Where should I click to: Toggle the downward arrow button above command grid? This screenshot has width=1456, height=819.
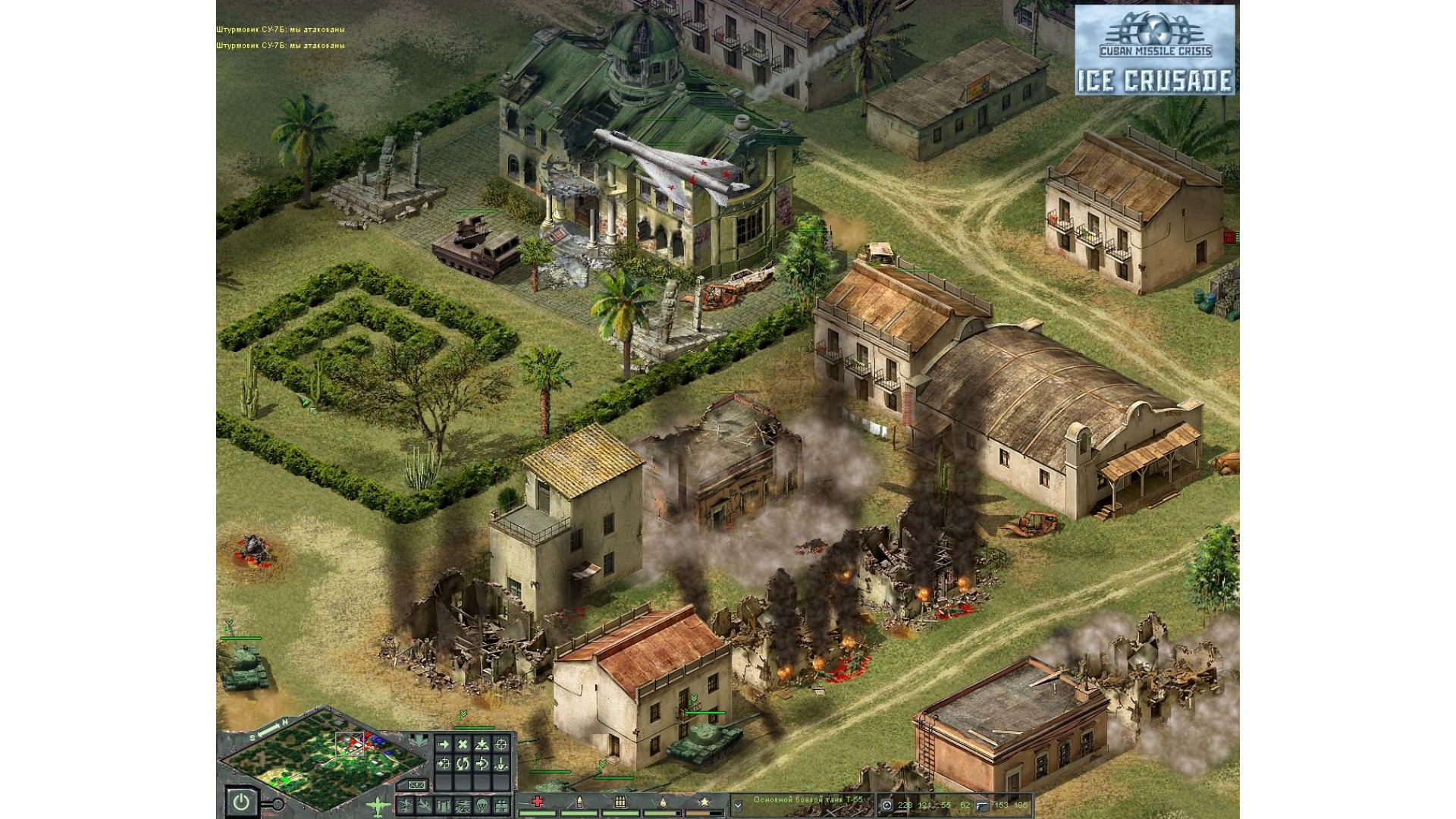click(417, 740)
